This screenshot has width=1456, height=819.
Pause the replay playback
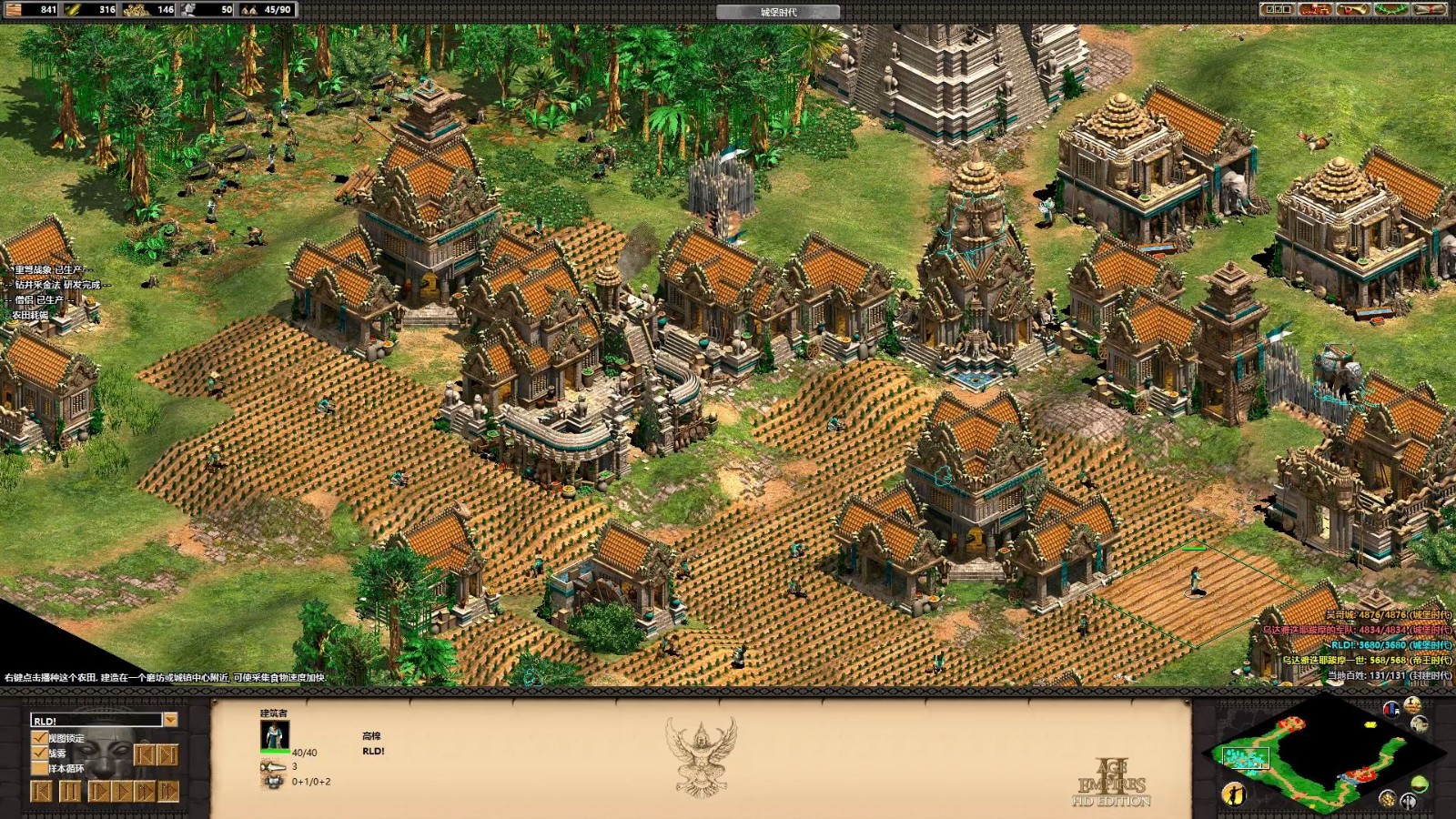(69, 792)
